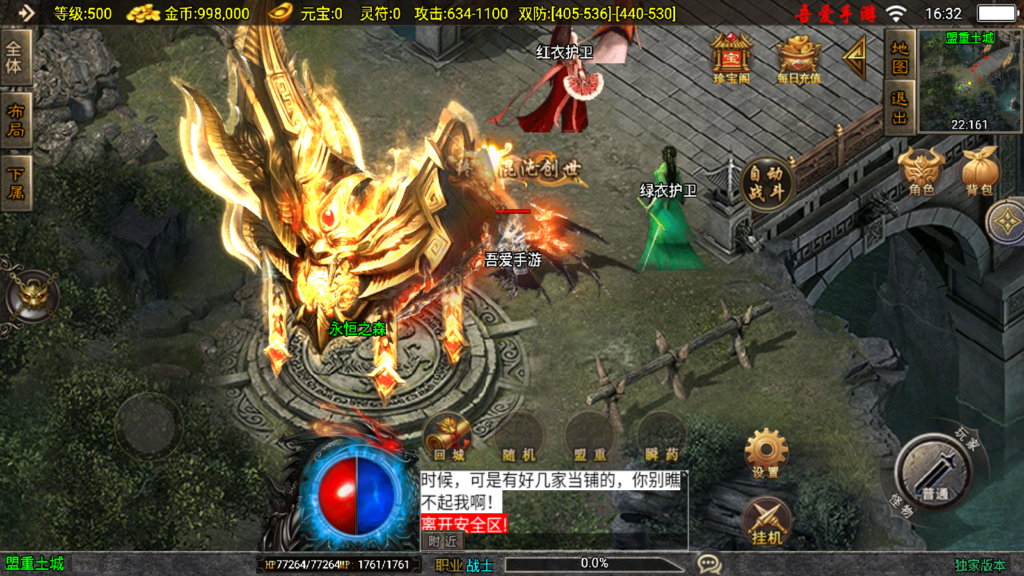Viewport: 1024px width, 576px height.
Task: Toggle 自动战斗 auto battle
Action: click(767, 184)
